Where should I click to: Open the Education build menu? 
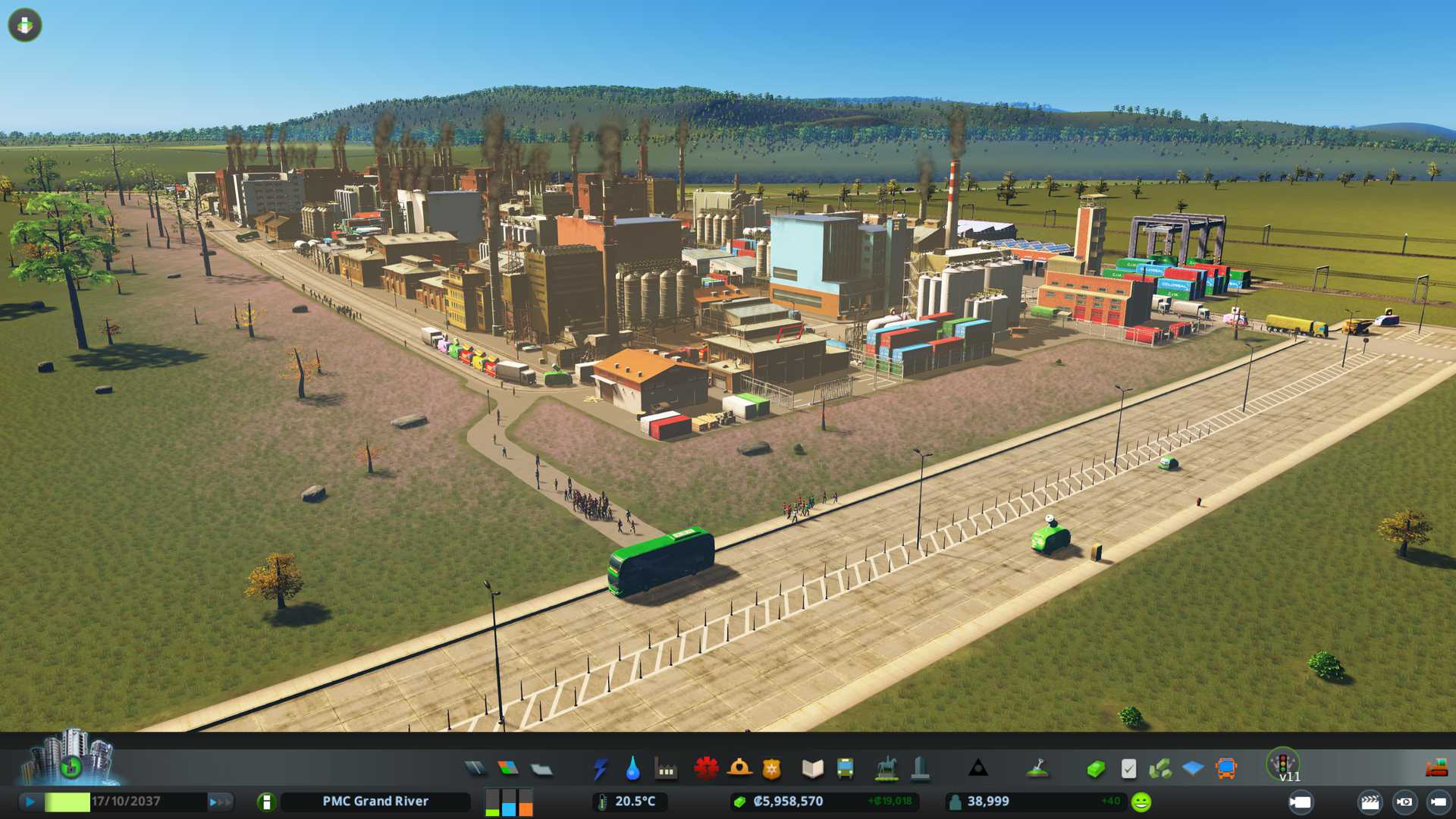pos(812,769)
